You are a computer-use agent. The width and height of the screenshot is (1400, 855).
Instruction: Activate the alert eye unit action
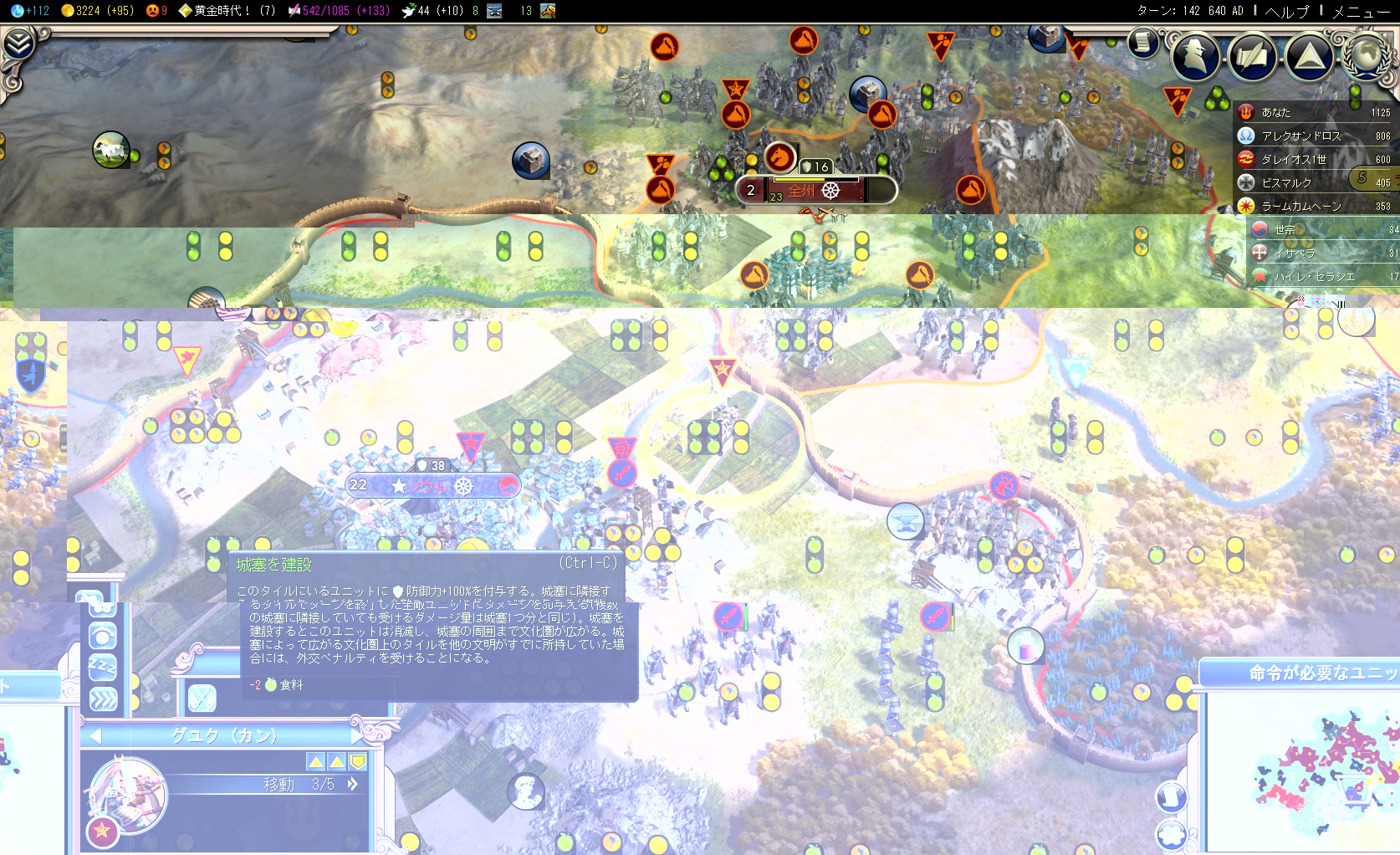point(103,637)
